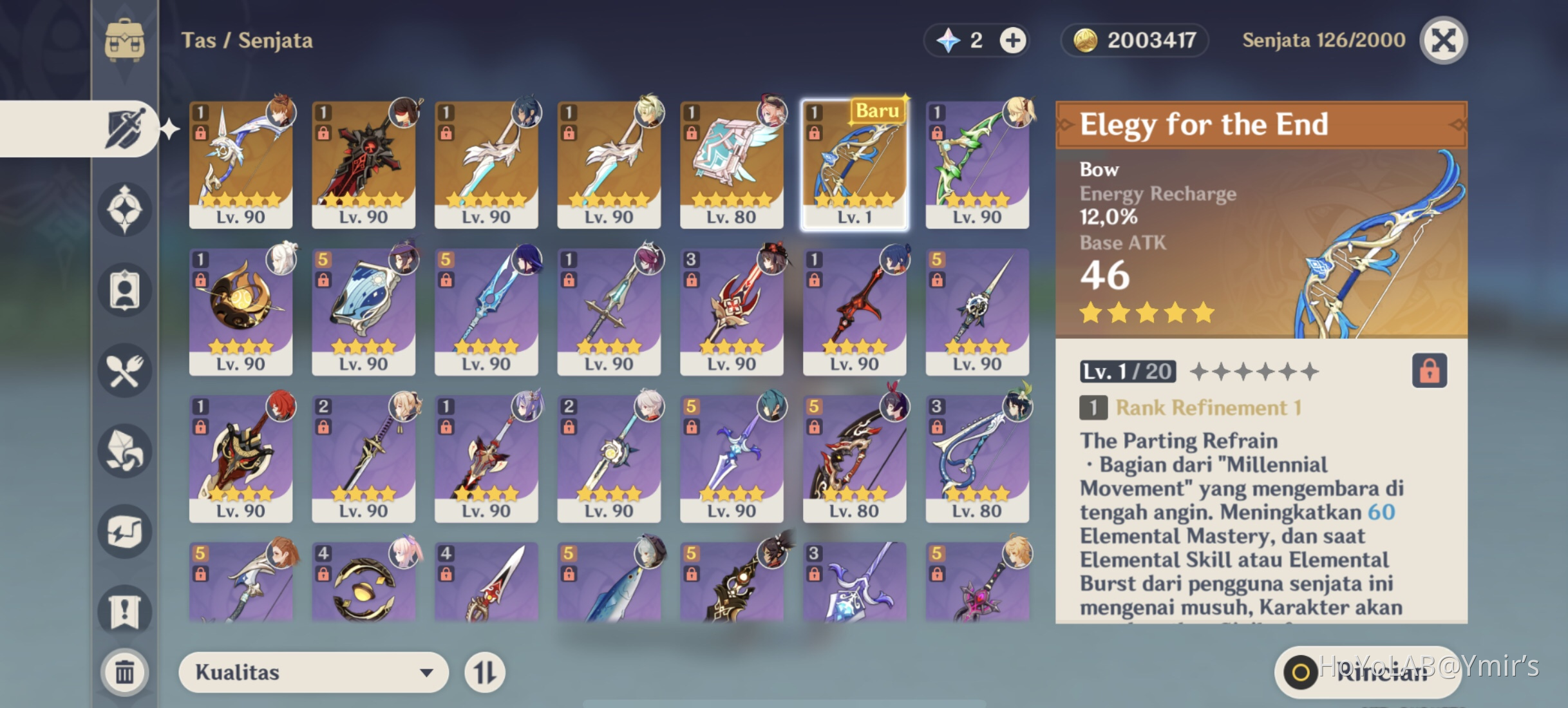Click the destroy weapons trash icon

(x=126, y=671)
